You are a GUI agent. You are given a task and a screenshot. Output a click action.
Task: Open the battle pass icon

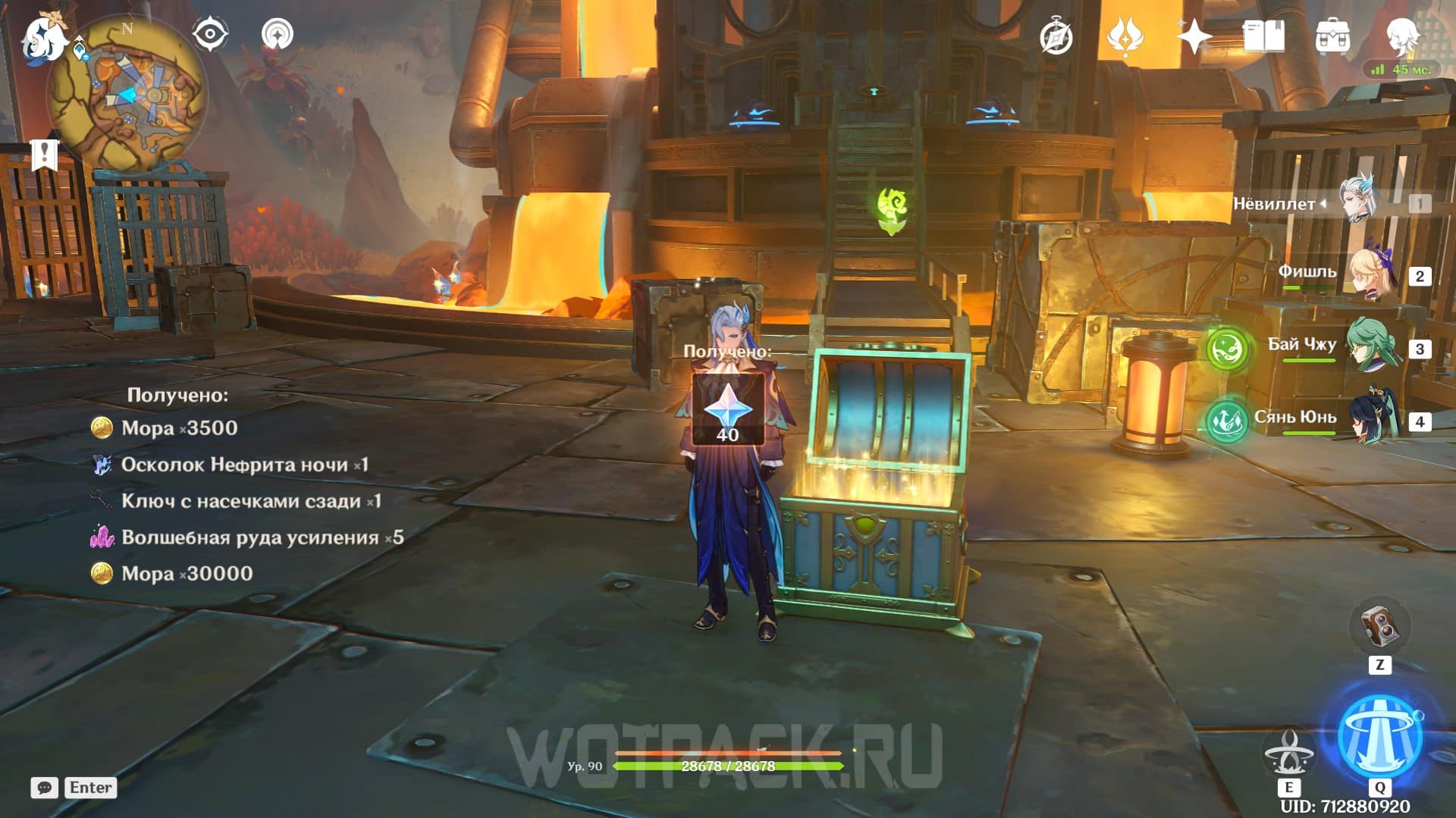(x=1125, y=36)
